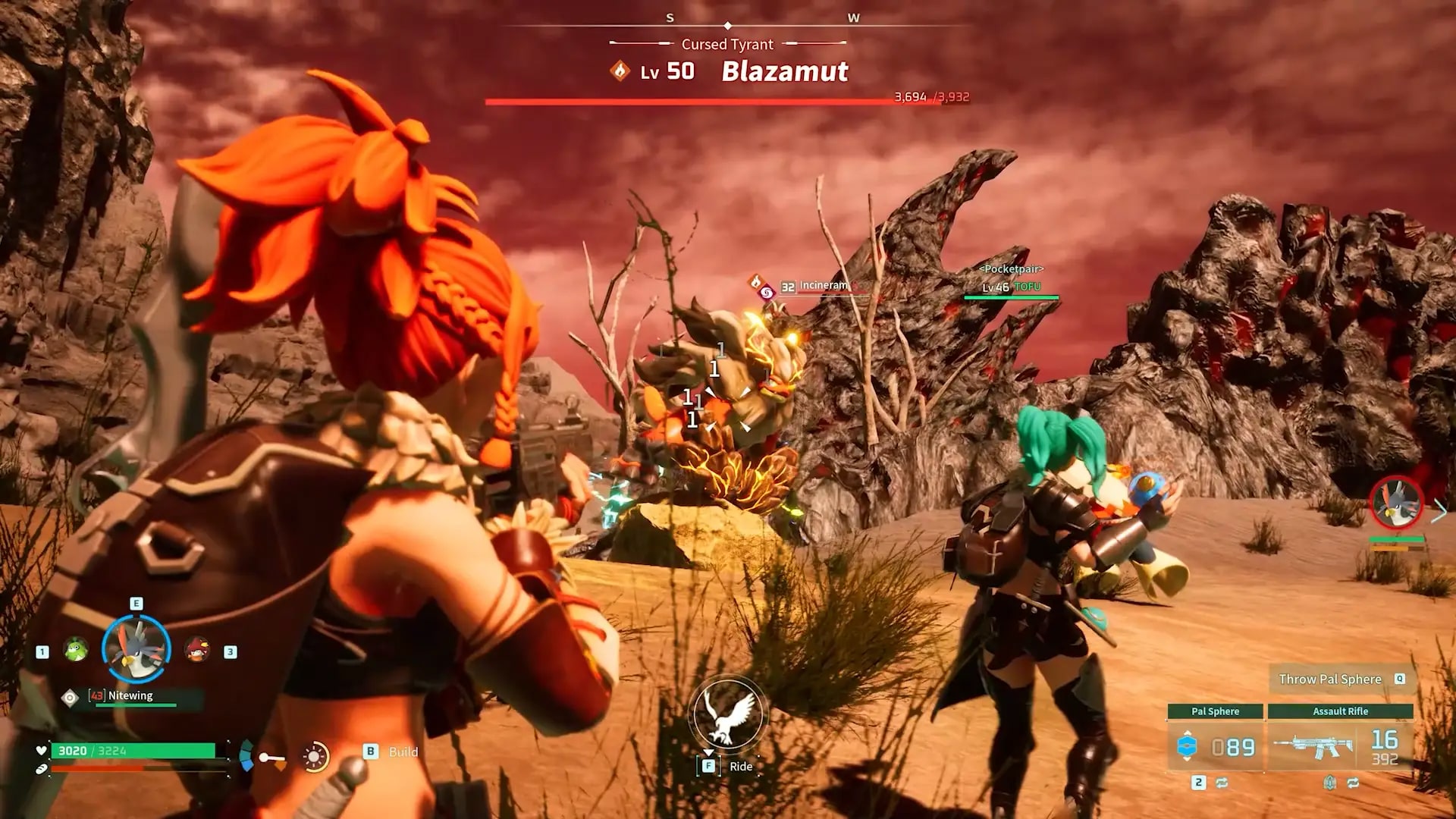
Task: Select the pal thumbnail in slot 1
Action: (76, 651)
